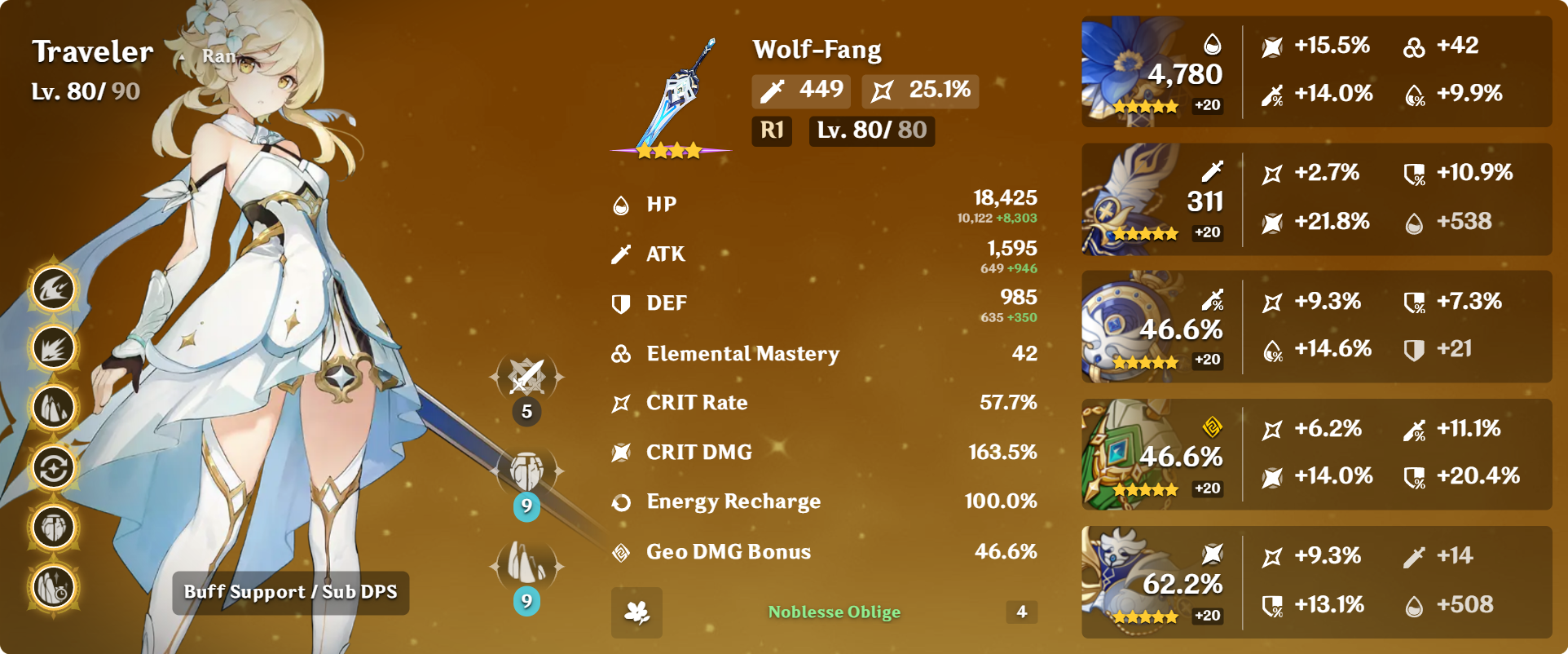Select the rocks-with-clock constellation icon

click(54, 587)
